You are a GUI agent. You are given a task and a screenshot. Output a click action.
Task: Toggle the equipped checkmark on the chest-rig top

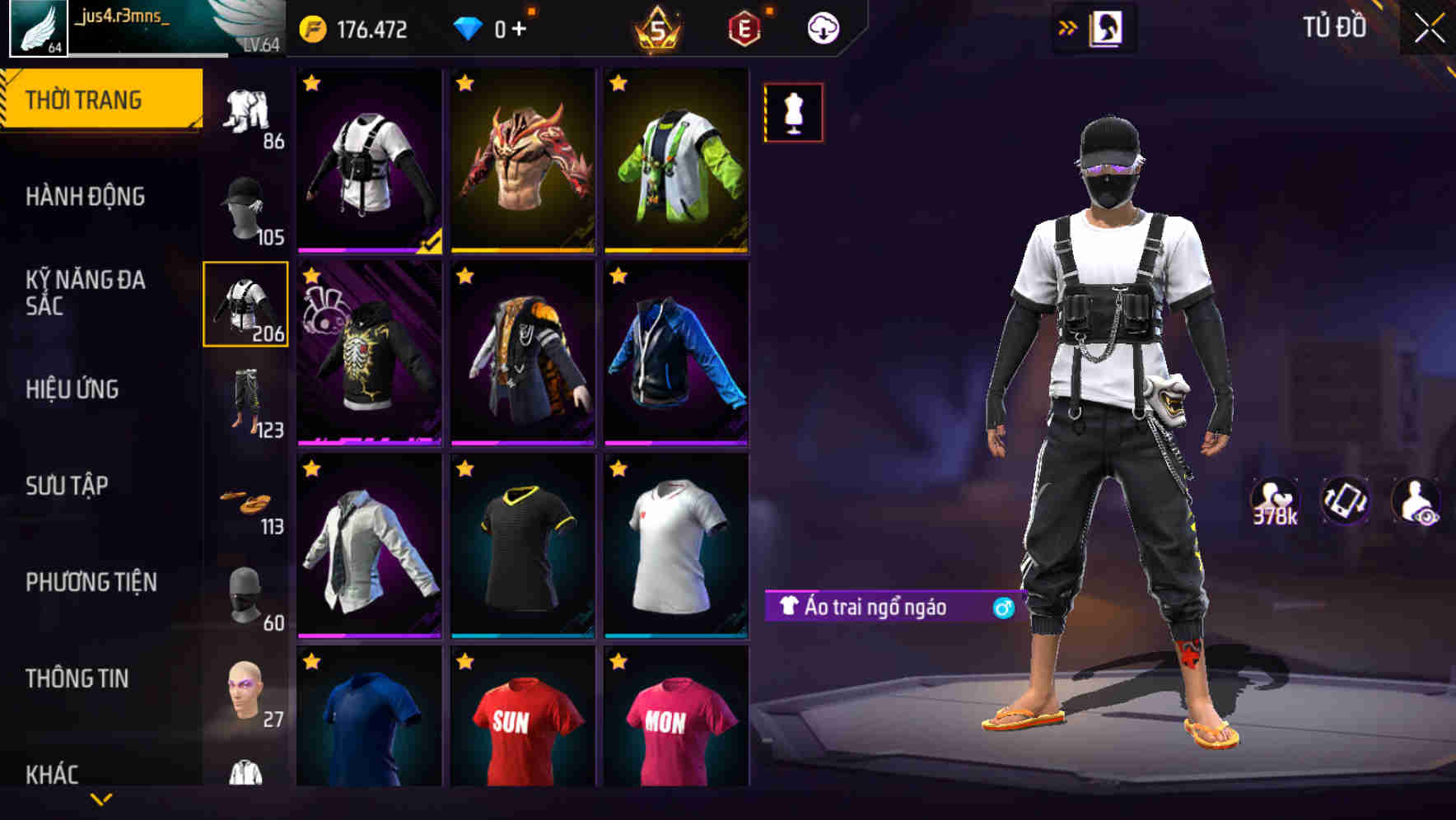(432, 241)
